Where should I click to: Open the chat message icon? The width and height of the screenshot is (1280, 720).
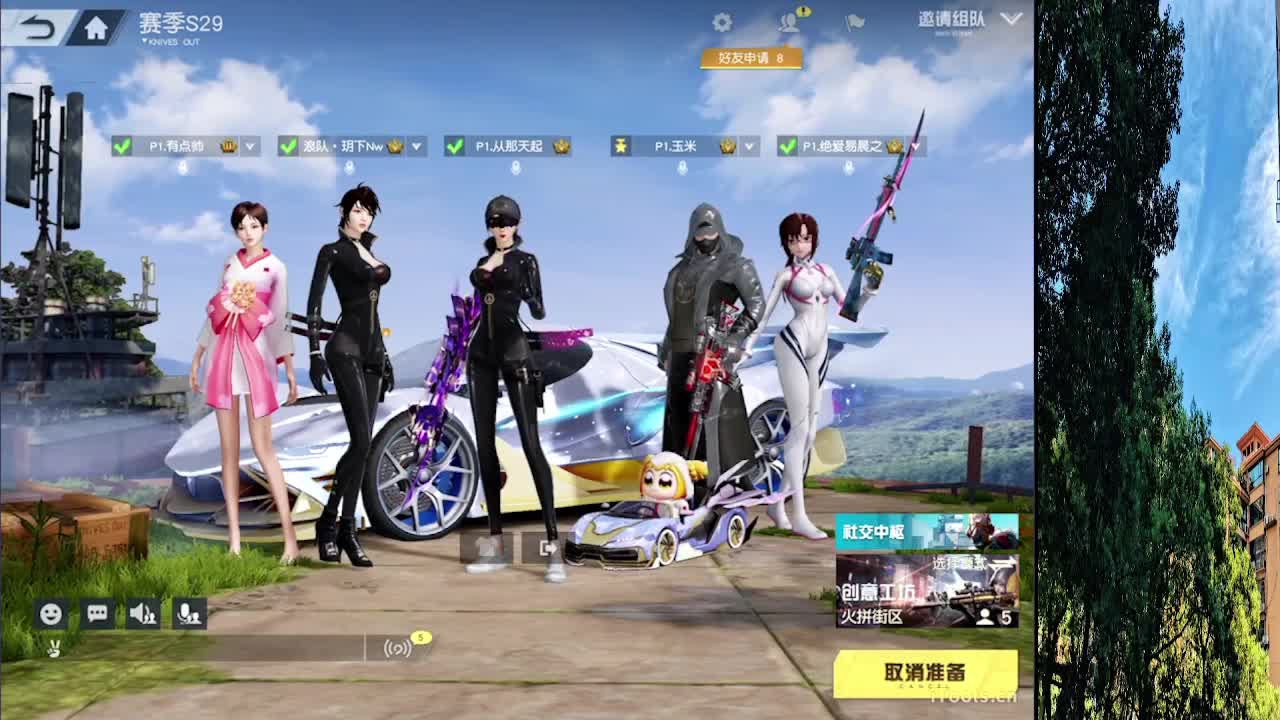(95, 614)
